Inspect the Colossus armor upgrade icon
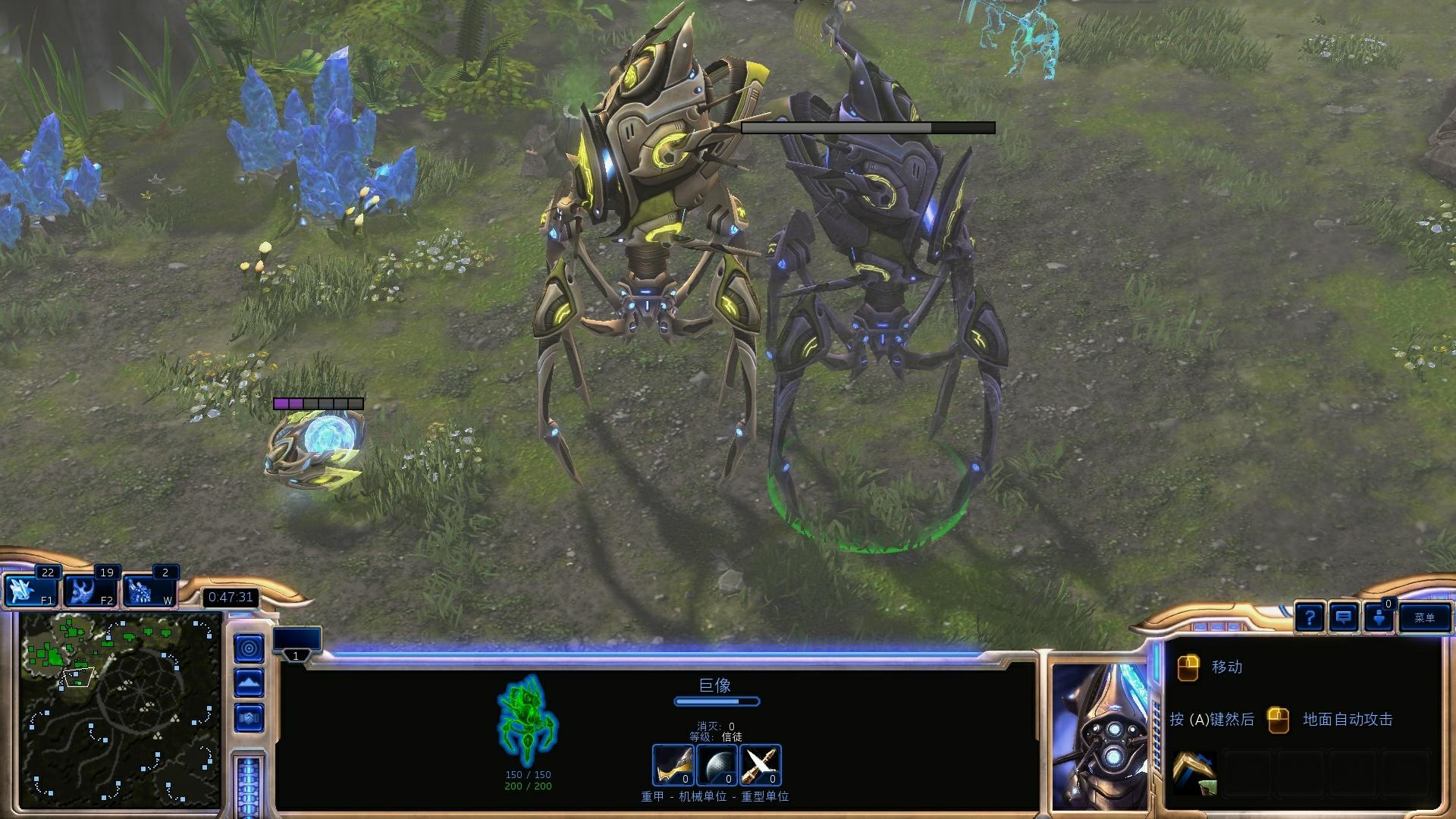This screenshot has width=1456, height=819. coord(673,764)
